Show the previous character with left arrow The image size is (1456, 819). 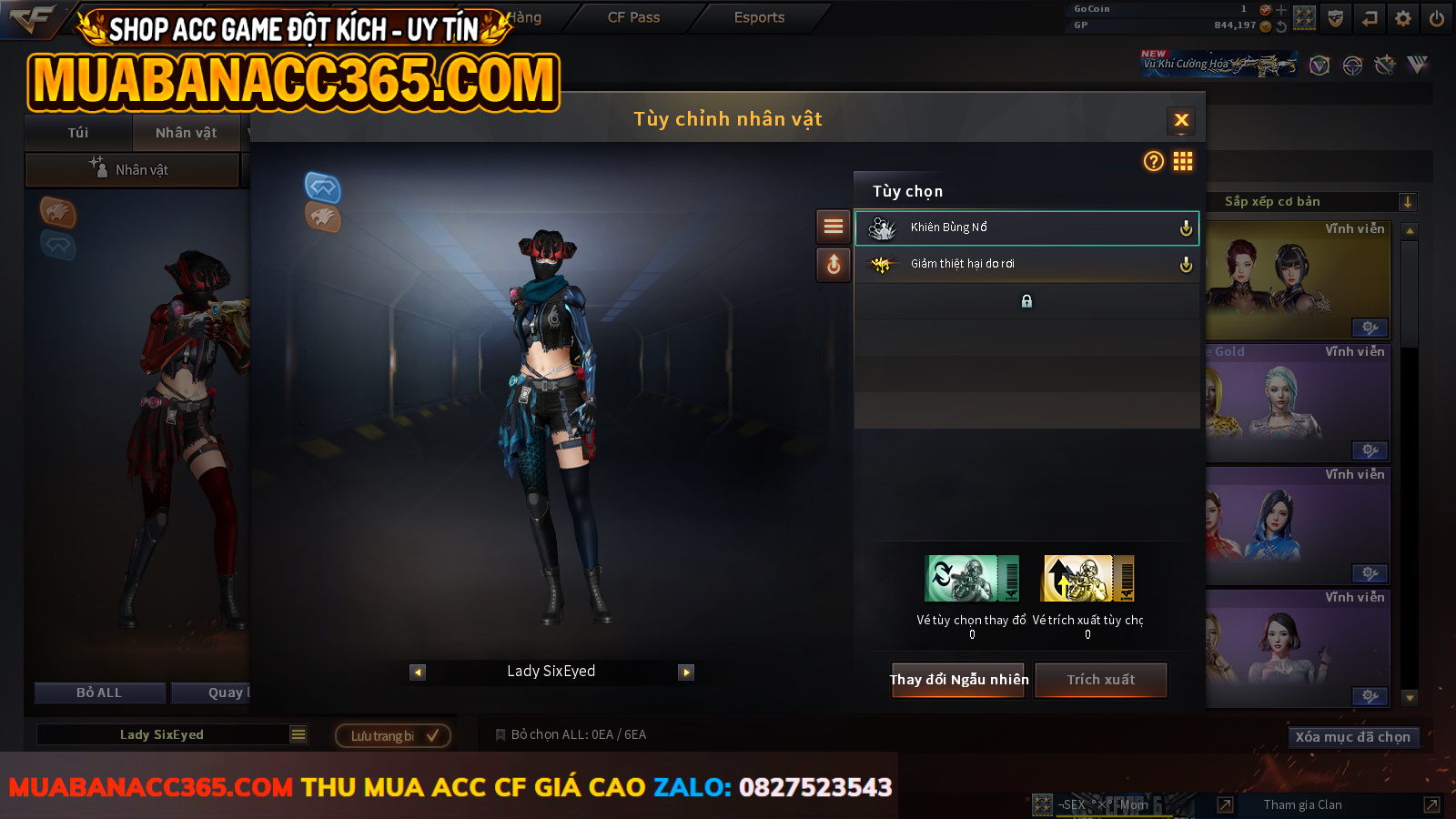418,672
